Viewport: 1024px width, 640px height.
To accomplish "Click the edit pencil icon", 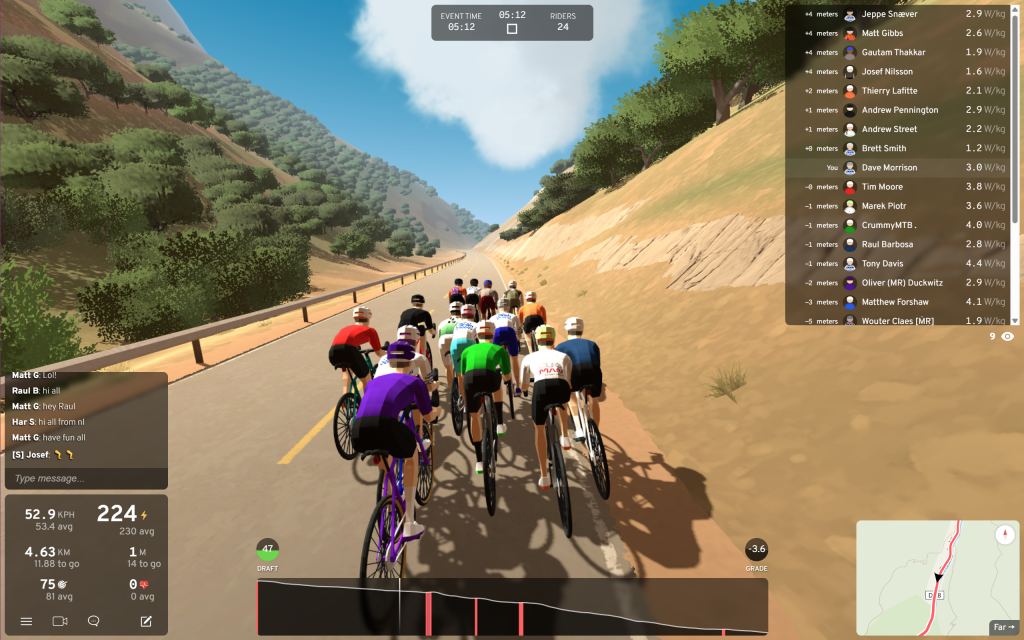I will (x=146, y=621).
